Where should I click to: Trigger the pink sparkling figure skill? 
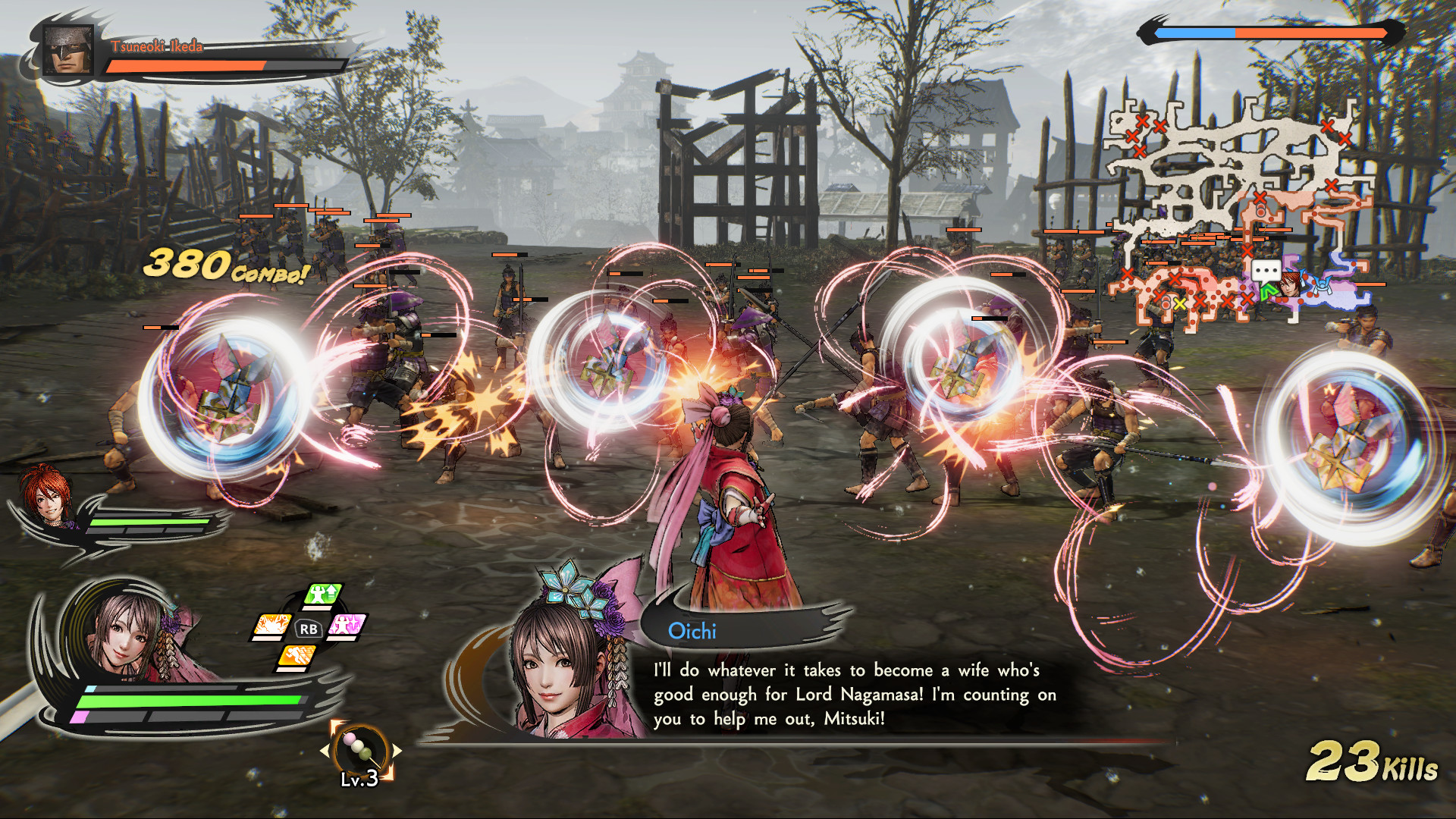(x=347, y=626)
